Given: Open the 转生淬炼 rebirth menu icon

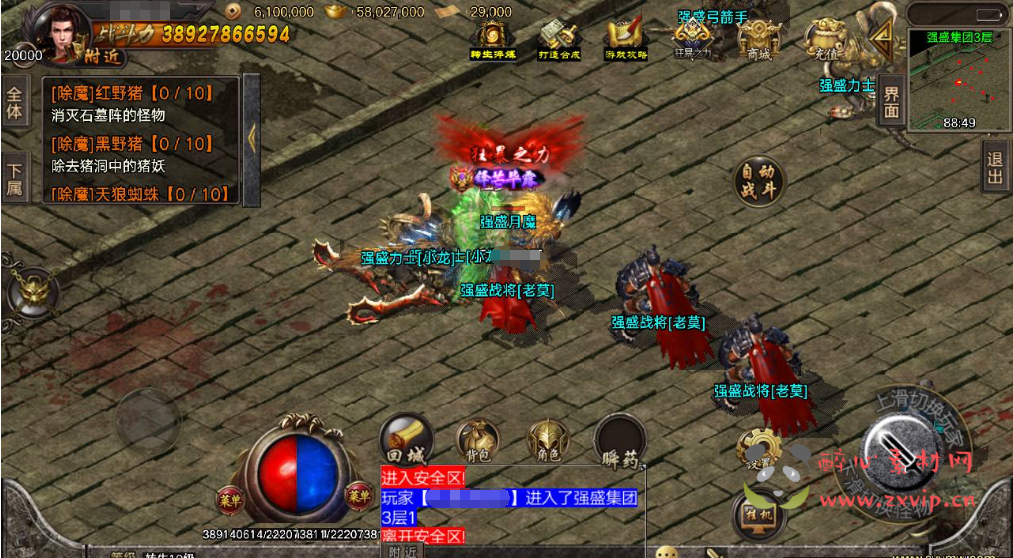Looking at the screenshot, I should pyautogui.click(x=490, y=39).
